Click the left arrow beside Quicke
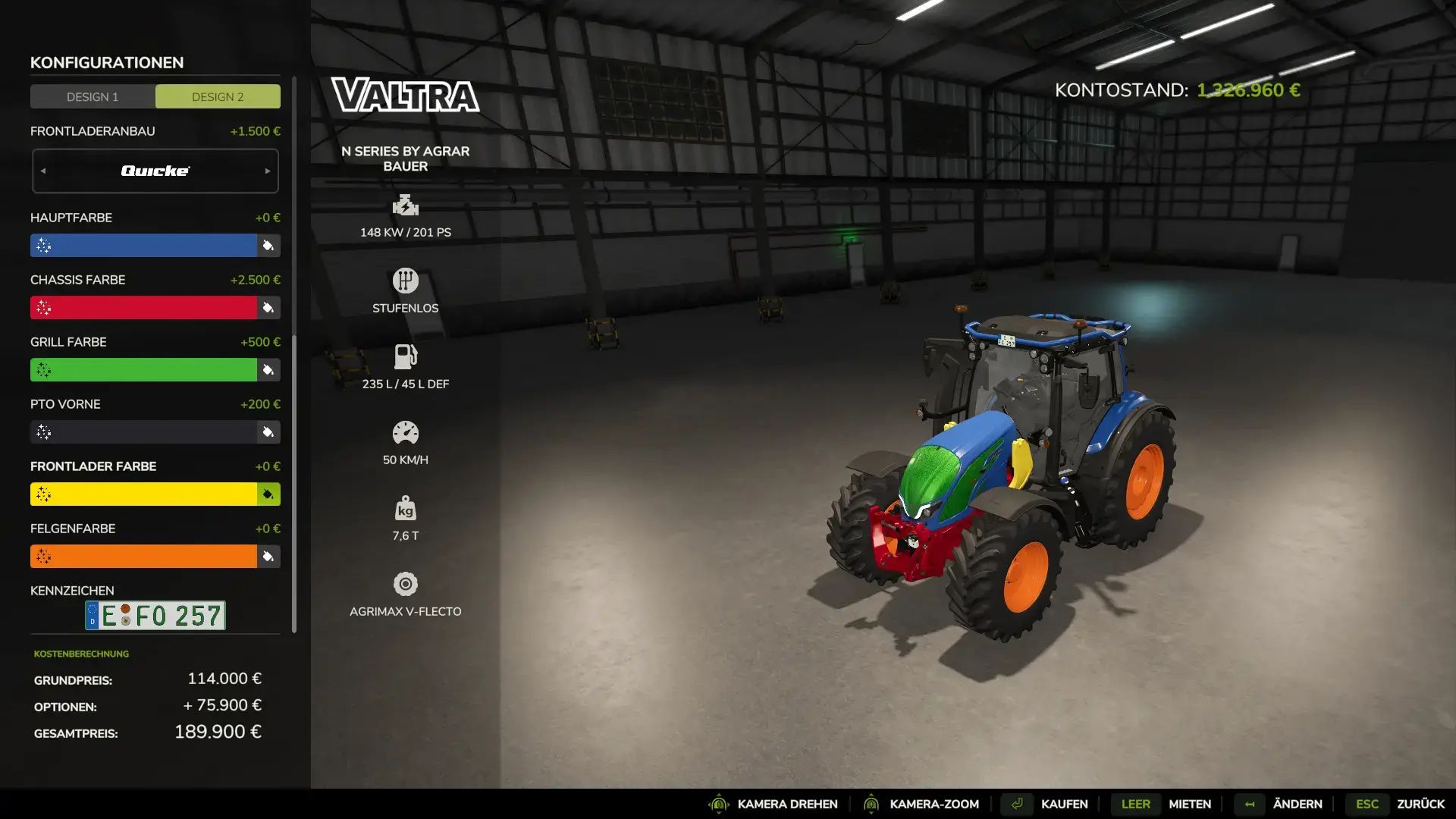Screen dimensions: 1456x819 43,170
